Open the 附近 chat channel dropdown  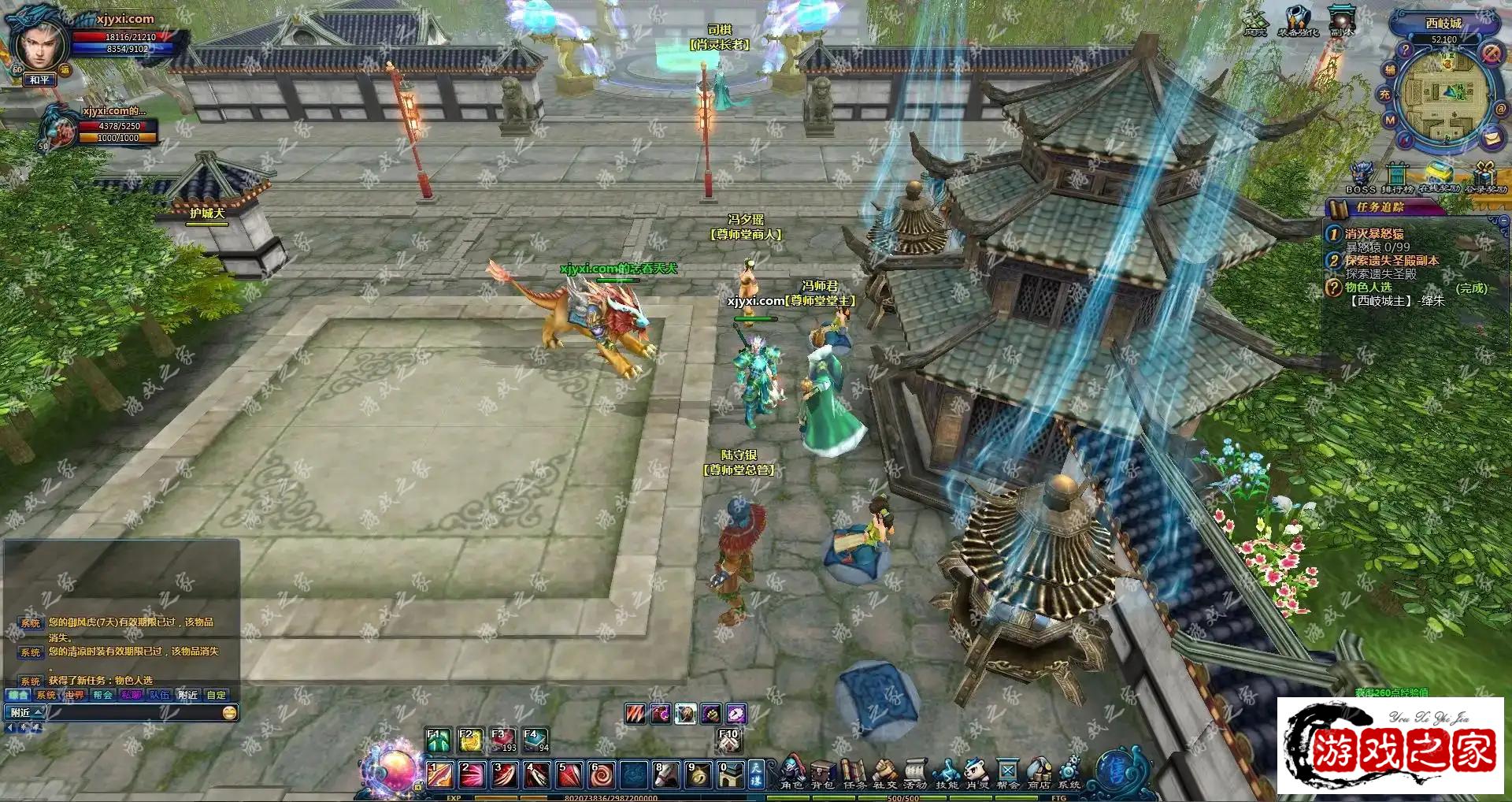tap(25, 712)
